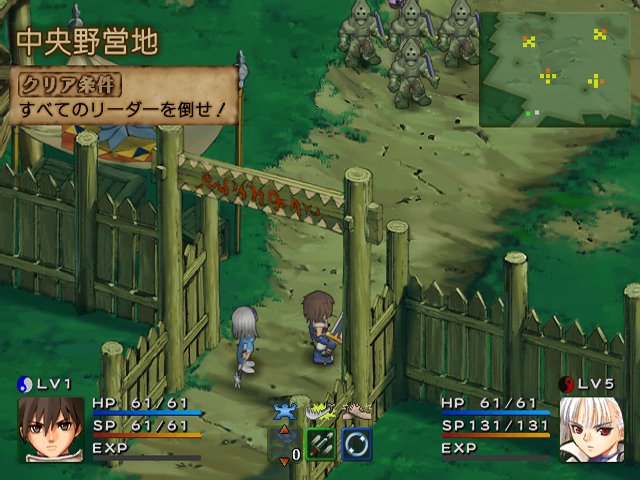Select the brown-haired LV1 hero portrait
640x480 pixels.
49,428
